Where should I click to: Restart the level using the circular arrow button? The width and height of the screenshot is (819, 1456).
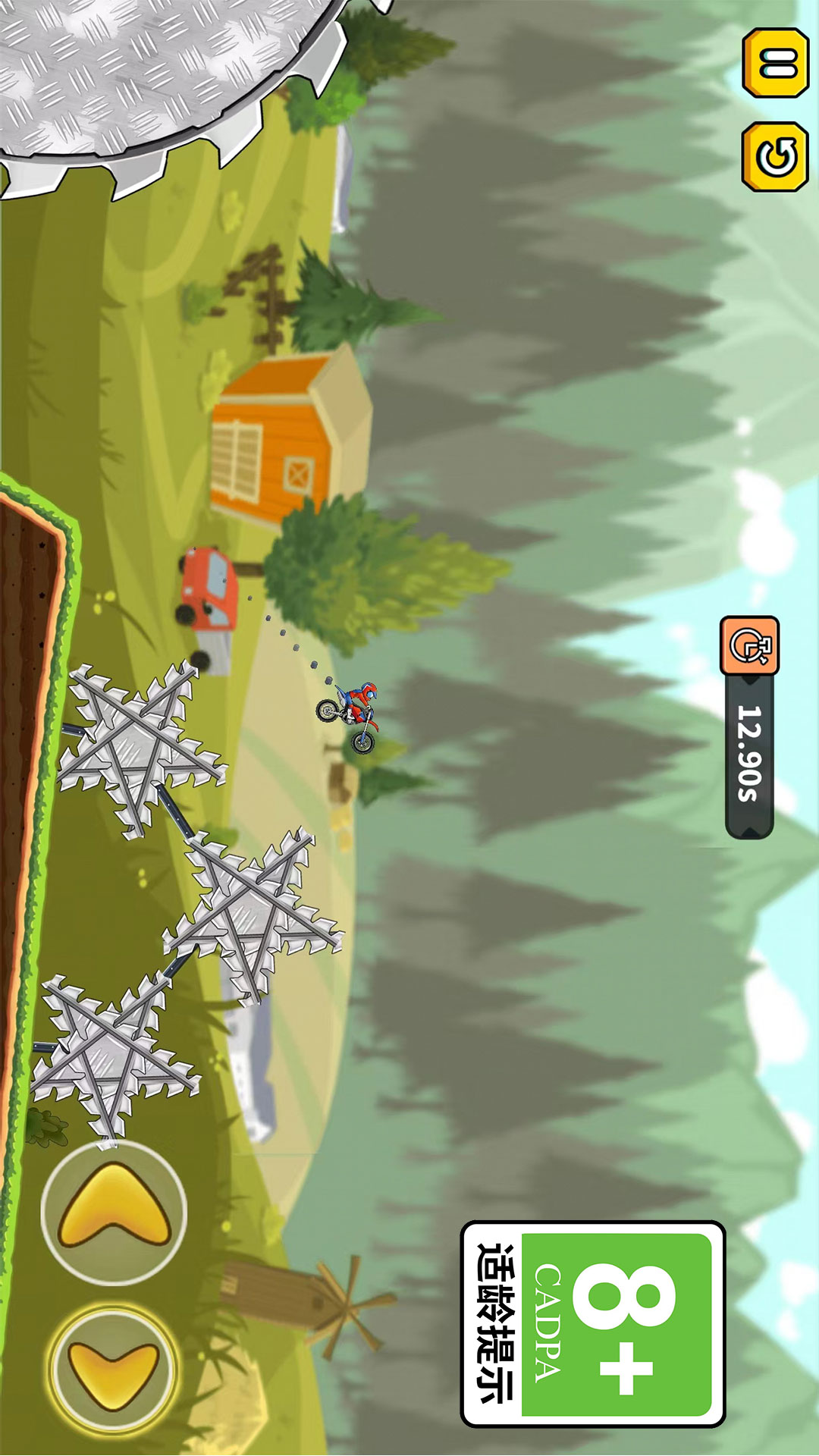(775, 157)
